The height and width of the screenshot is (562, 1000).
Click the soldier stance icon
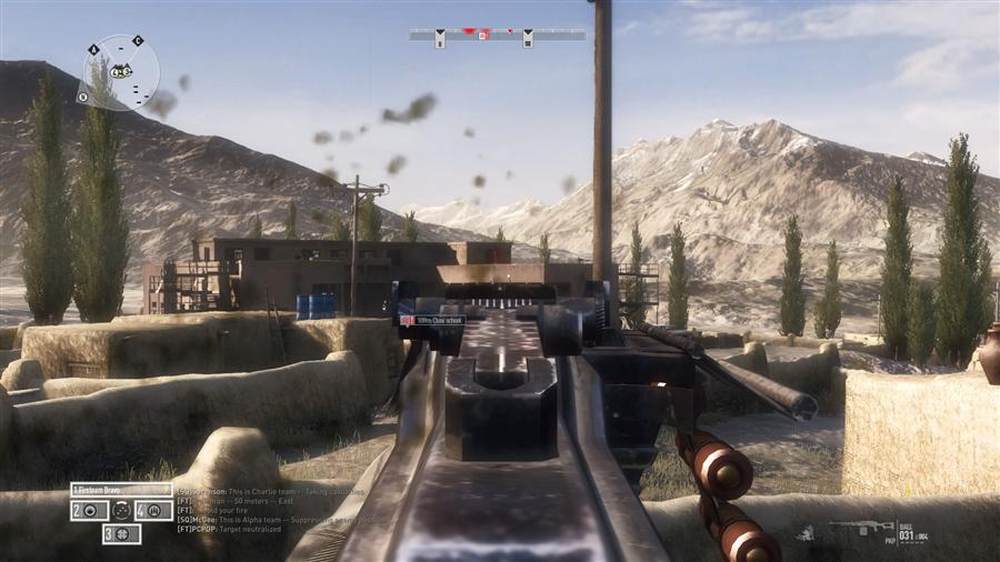[x=805, y=533]
